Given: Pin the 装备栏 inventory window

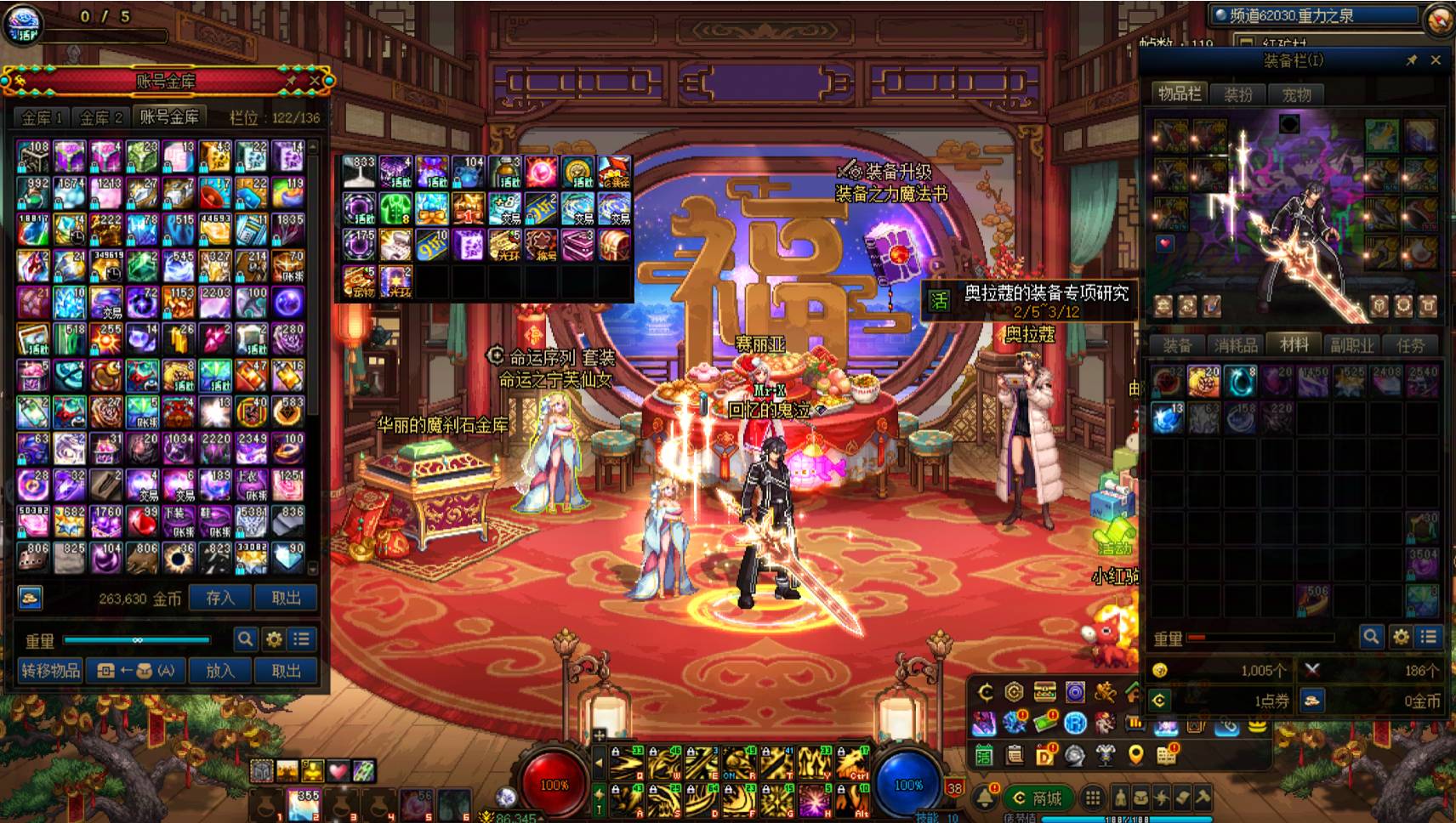Looking at the screenshot, I should pos(1412,60).
